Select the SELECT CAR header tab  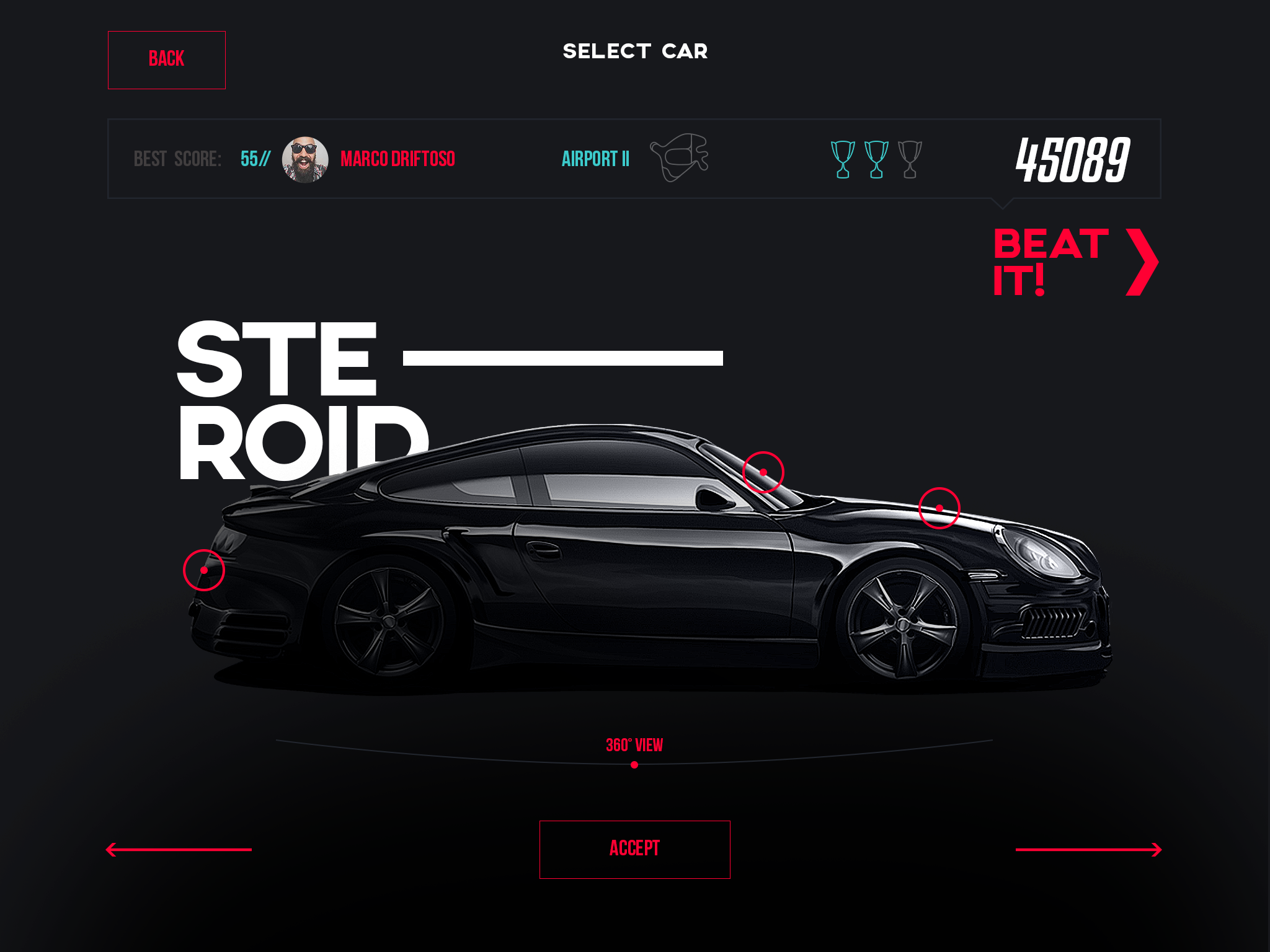(635, 52)
